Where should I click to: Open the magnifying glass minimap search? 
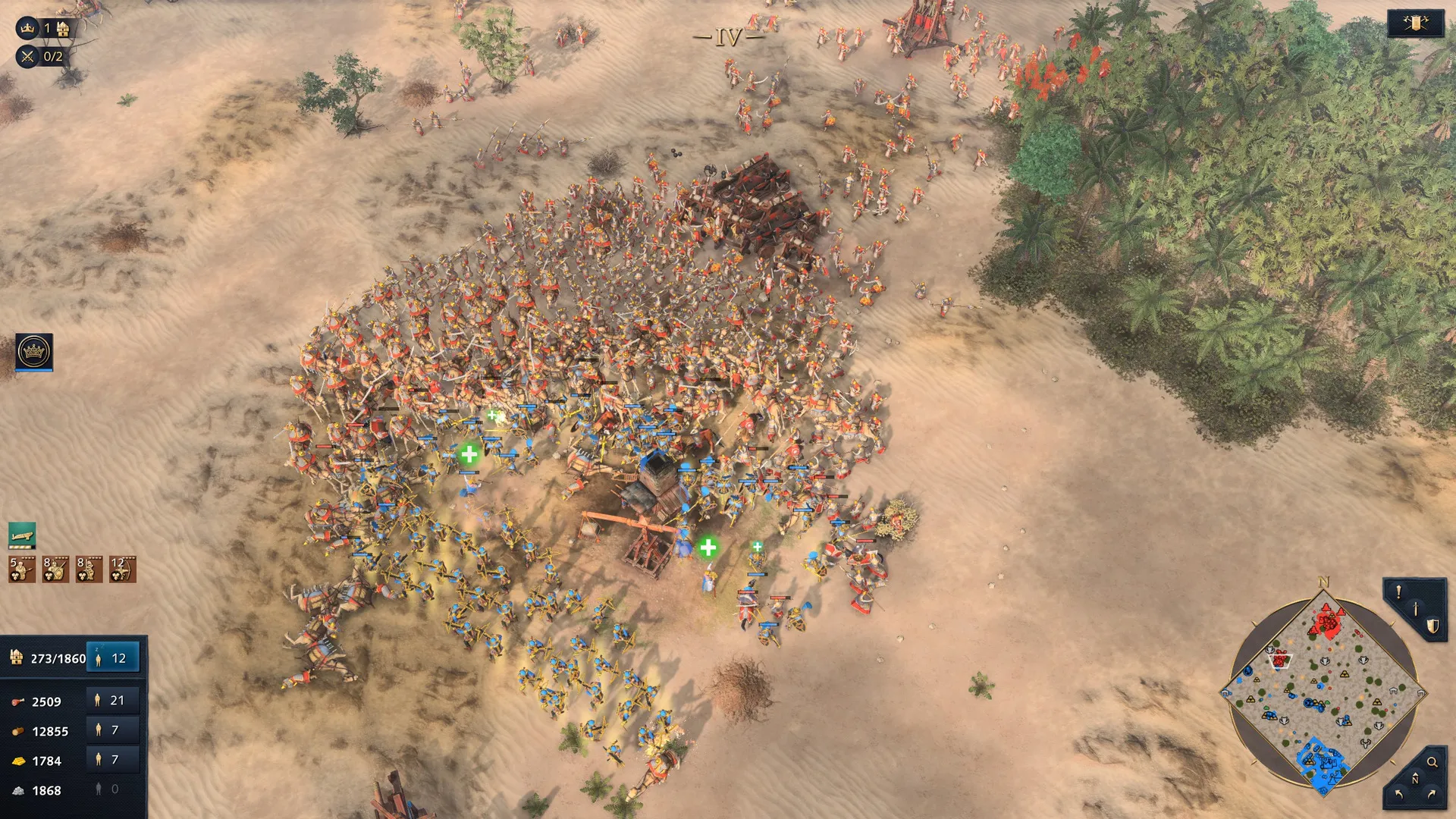(x=1432, y=762)
